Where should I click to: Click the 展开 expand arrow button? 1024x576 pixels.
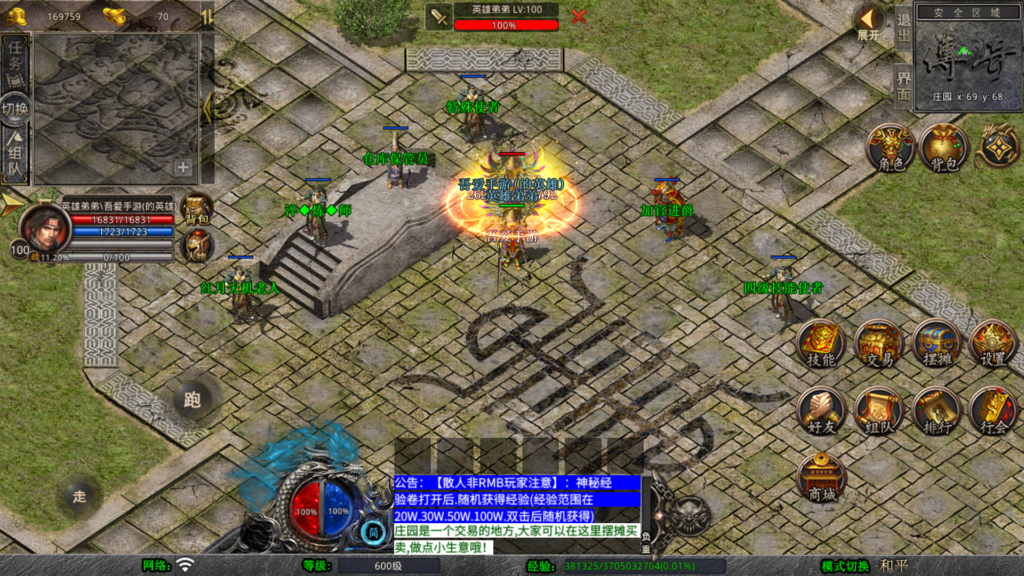[869, 22]
